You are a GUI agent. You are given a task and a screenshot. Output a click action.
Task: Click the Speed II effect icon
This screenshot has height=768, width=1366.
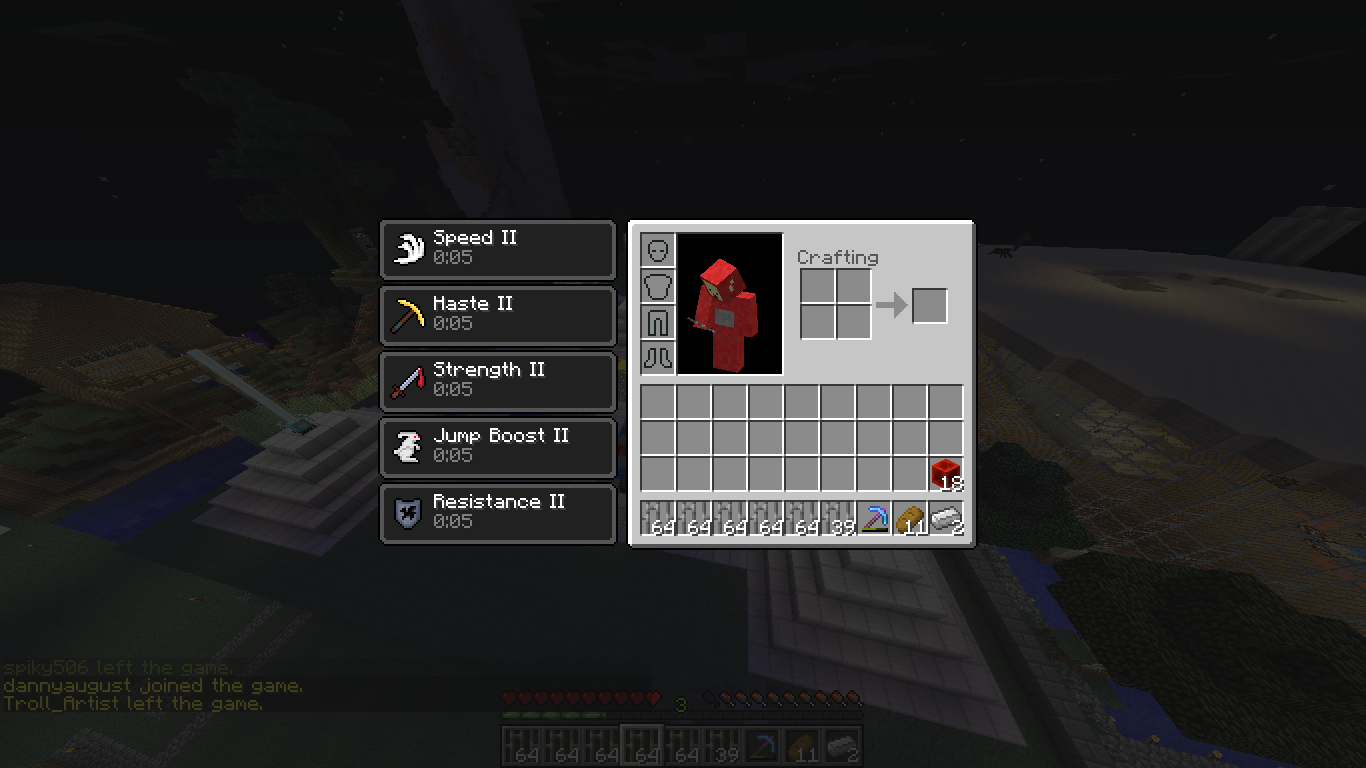407,248
